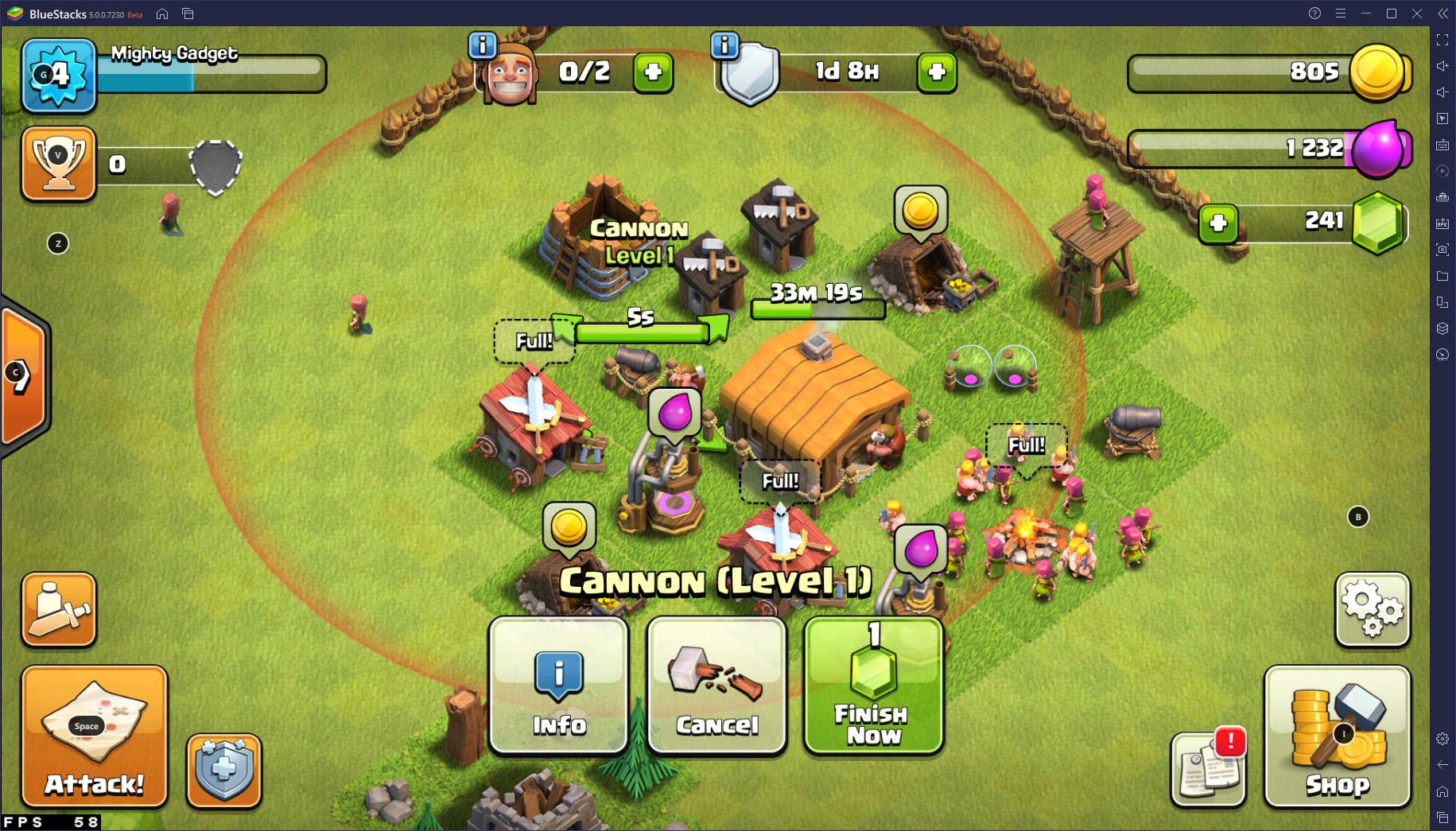1456x831 pixels.
Task: Show shield info tooltip
Action: click(x=724, y=45)
